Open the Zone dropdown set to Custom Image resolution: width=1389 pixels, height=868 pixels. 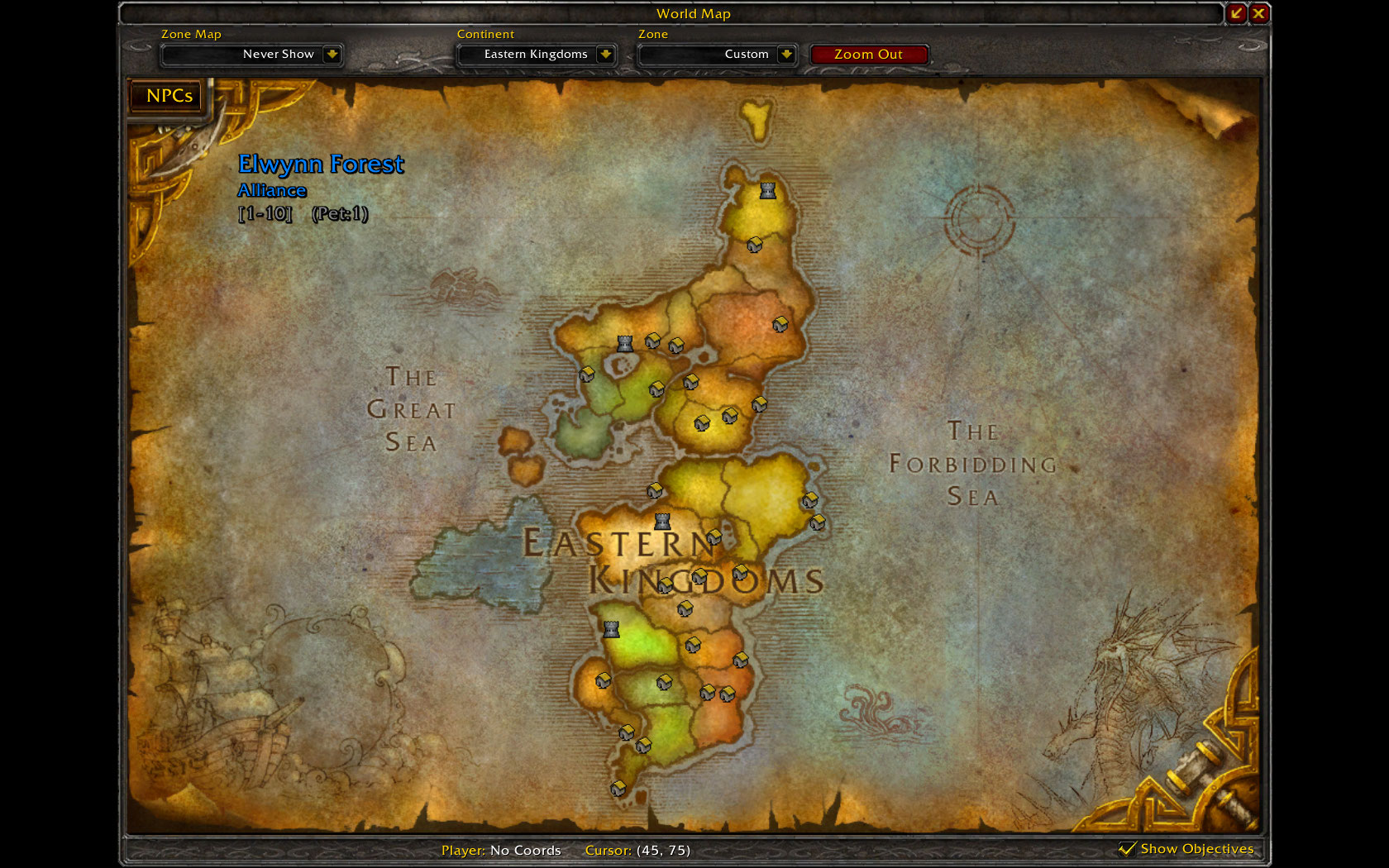pos(786,55)
